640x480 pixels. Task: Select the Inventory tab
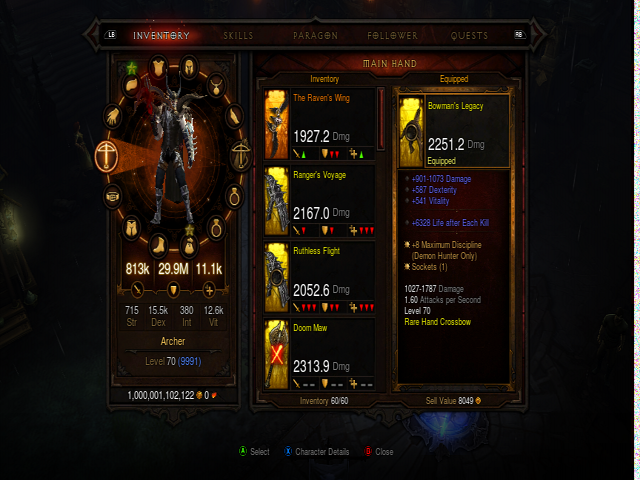tap(161, 35)
